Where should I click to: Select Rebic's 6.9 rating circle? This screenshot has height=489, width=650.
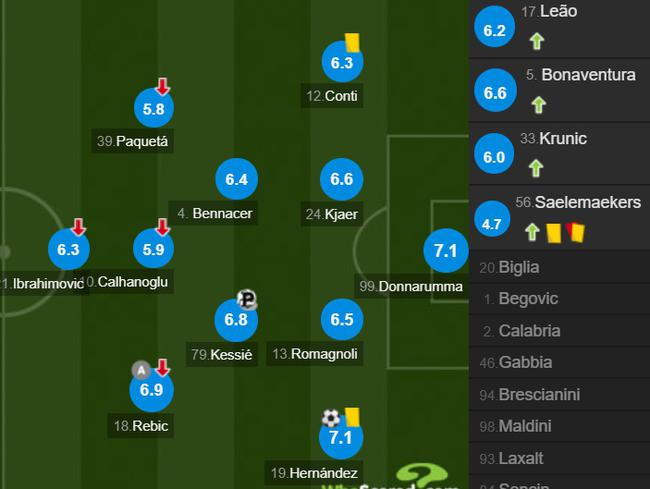click(x=152, y=392)
